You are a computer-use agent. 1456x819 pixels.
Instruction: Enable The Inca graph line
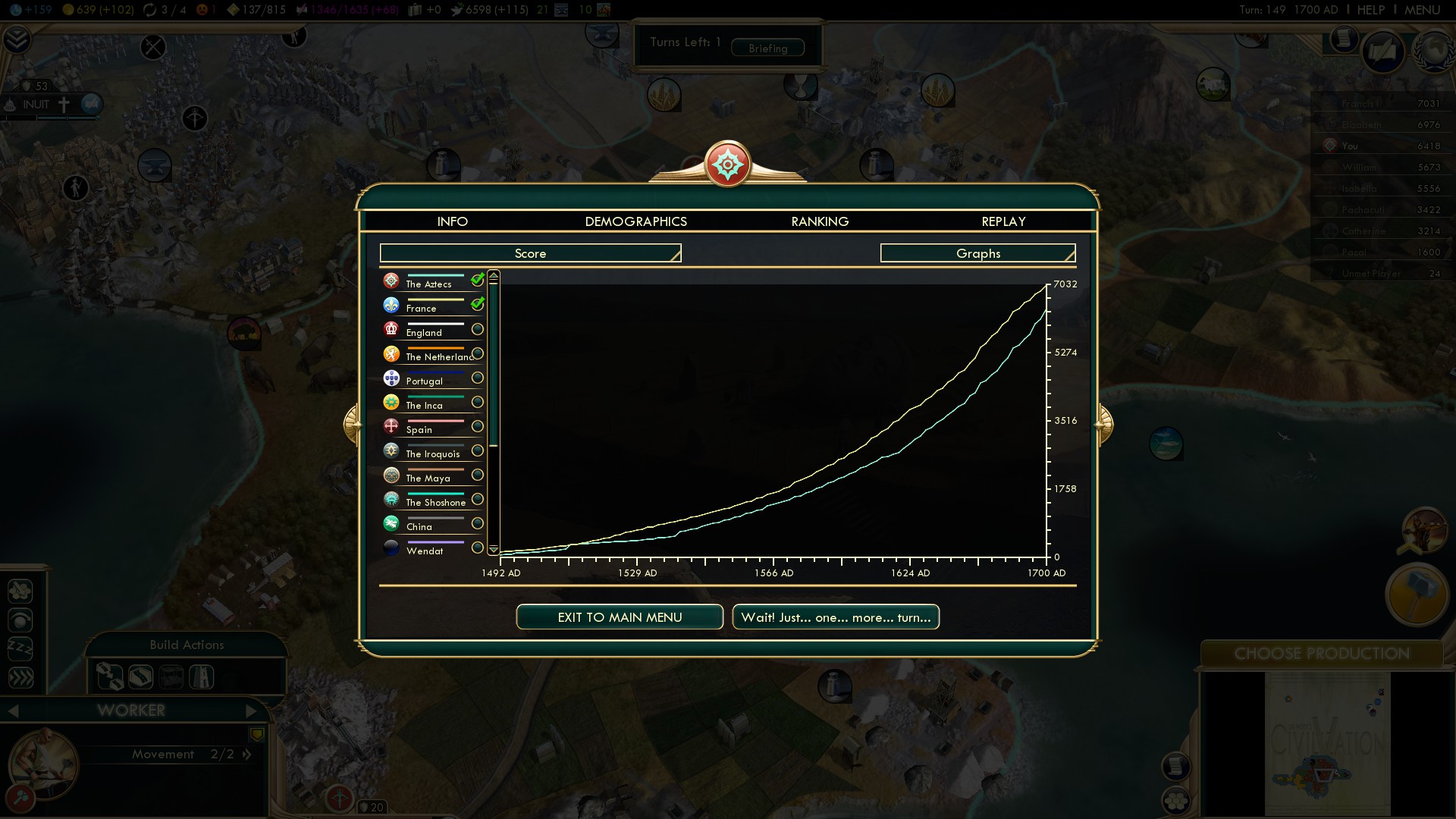click(477, 402)
